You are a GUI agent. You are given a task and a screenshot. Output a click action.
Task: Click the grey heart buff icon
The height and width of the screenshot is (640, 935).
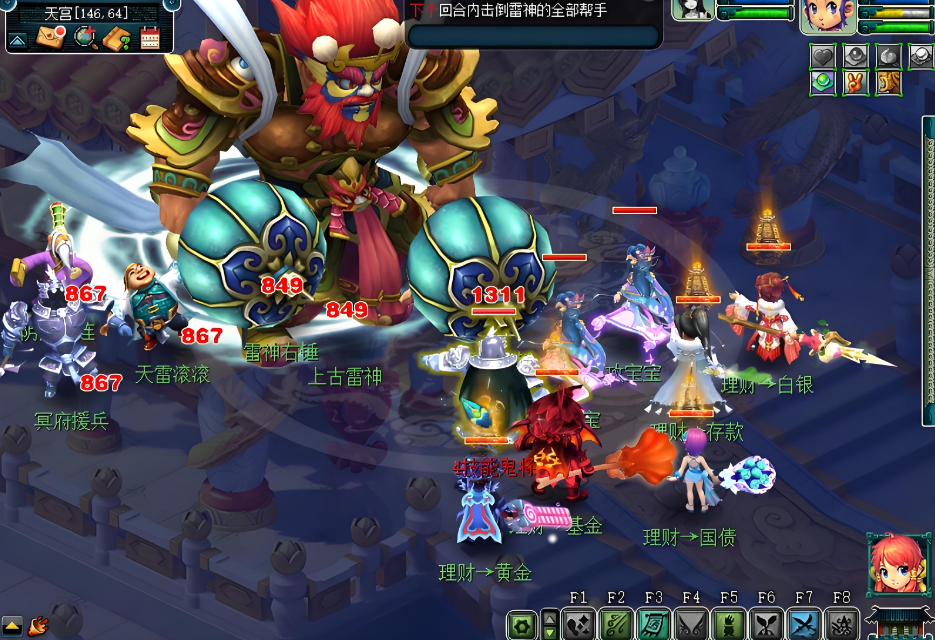pyautogui.click(x=822, y=56)
